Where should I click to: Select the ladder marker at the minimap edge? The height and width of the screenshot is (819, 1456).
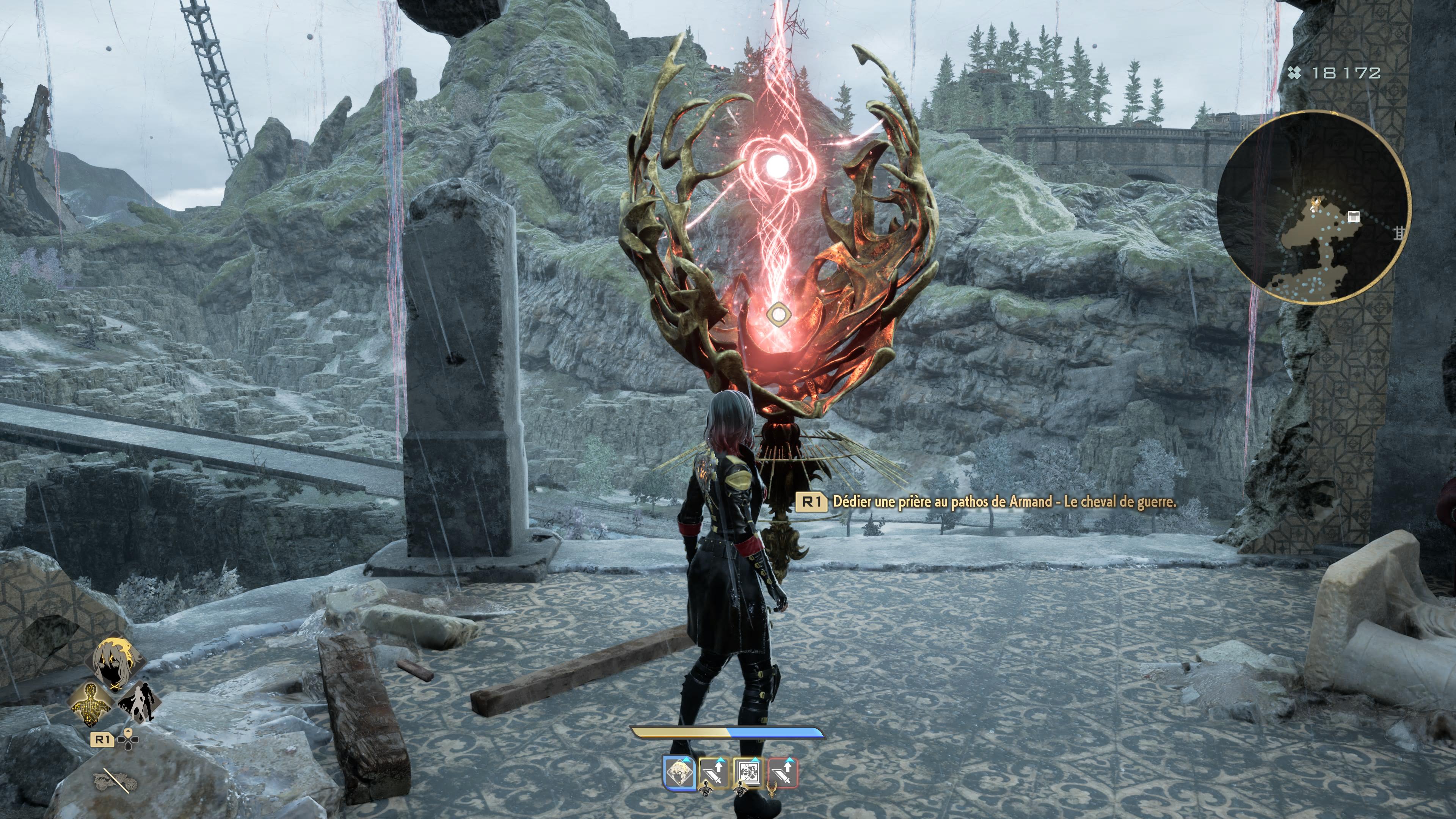coord(1398,232)
